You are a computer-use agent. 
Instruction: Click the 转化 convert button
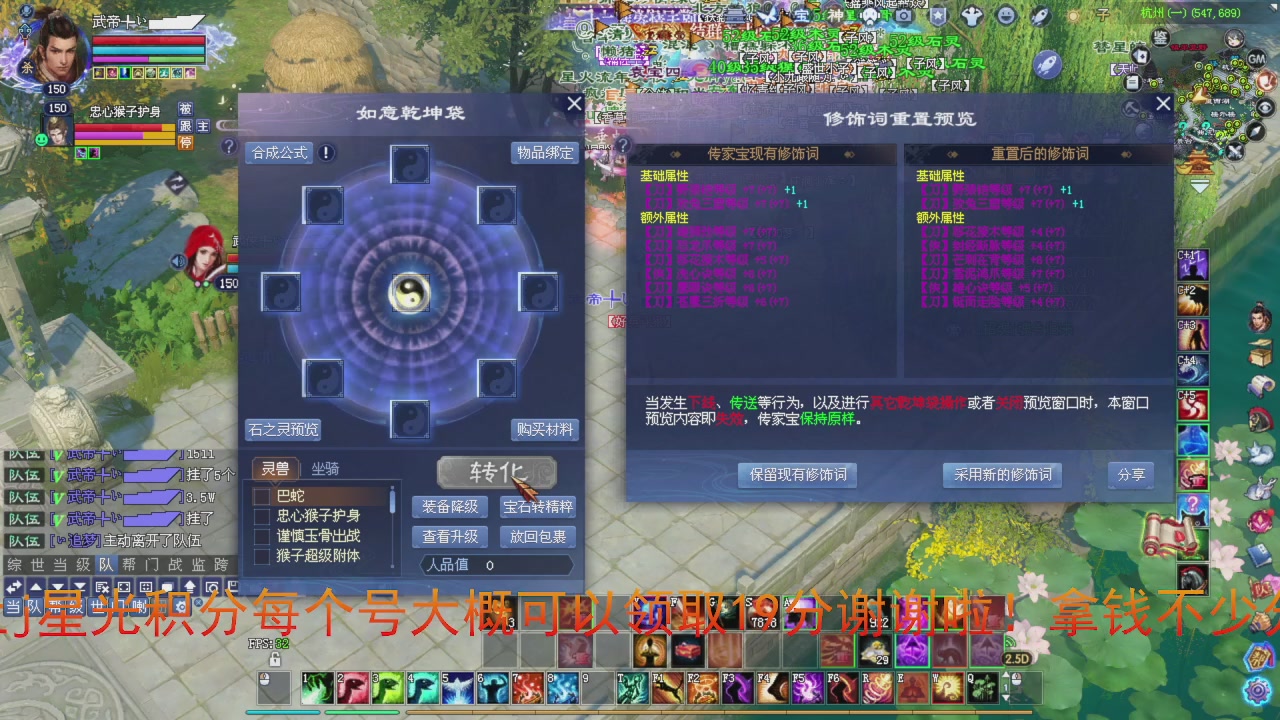pyautogui.click(x=495, y=471)
